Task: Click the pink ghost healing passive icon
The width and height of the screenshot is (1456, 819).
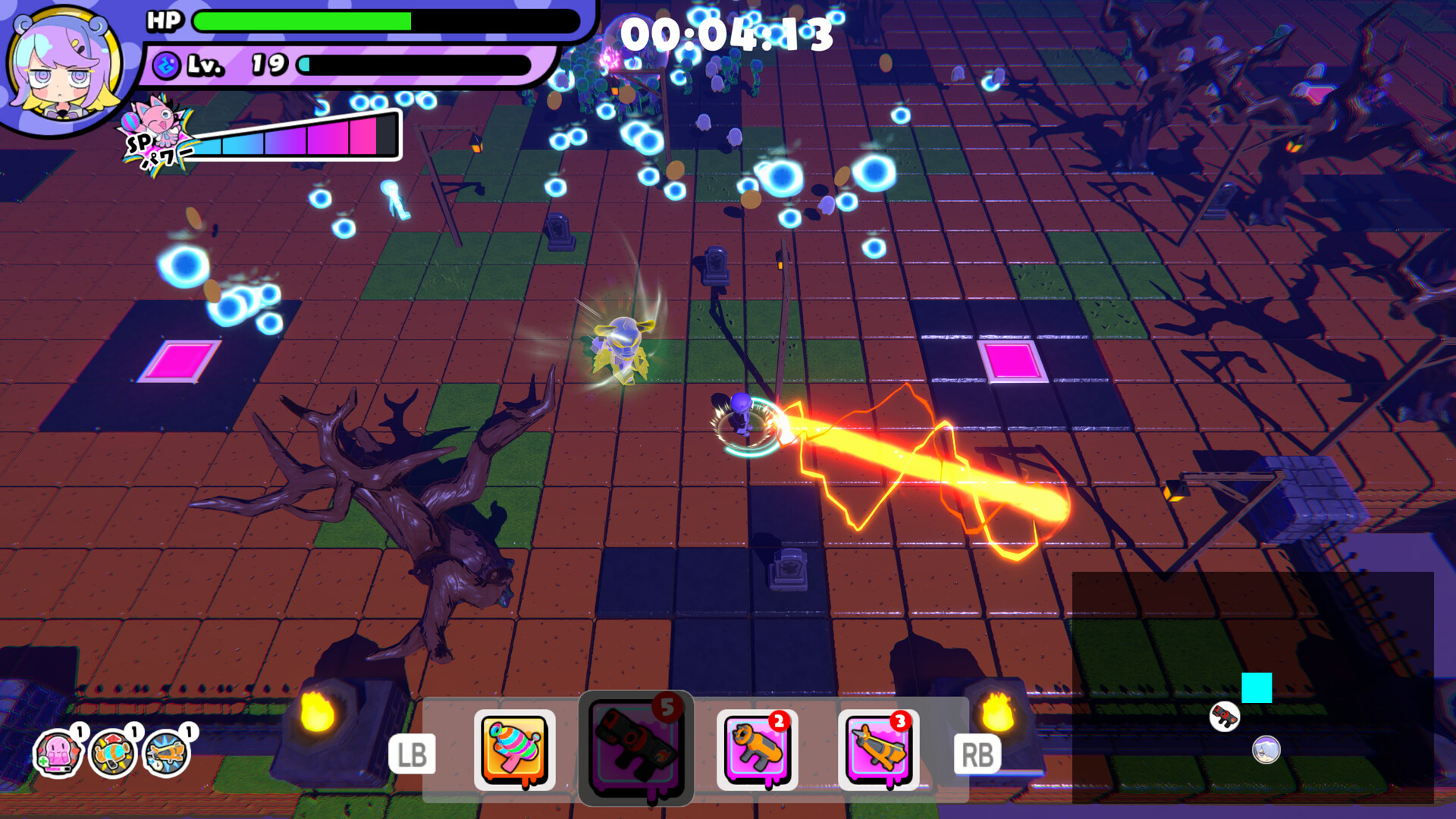Action: 58,753
